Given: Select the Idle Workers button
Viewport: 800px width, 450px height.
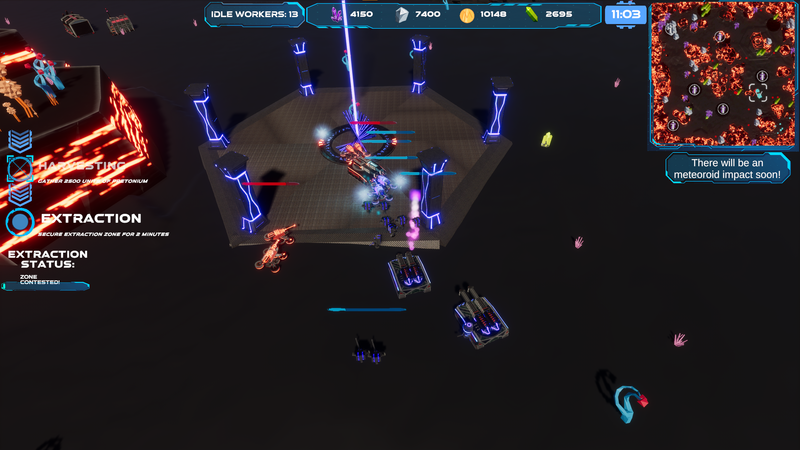Looking at the screenshot, I should pos(254,14).
